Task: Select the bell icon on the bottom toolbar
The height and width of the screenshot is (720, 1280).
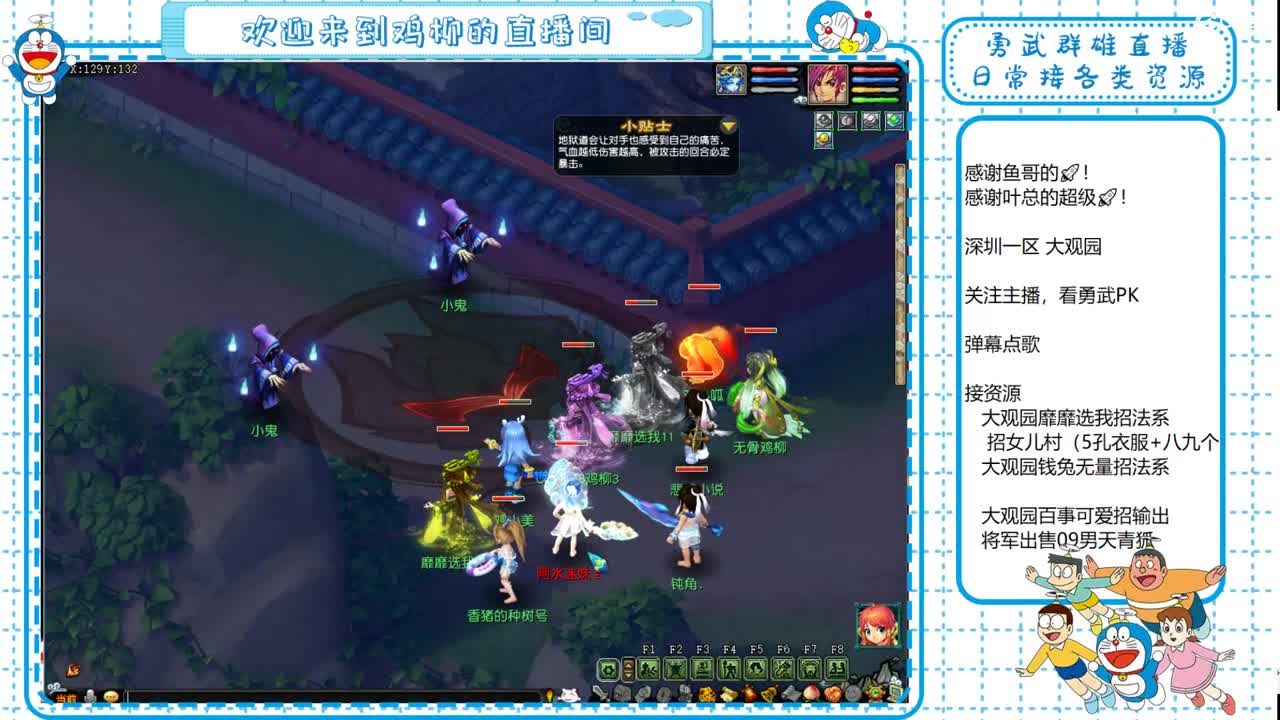Action: pyautogui.click(x=771, y=693)
